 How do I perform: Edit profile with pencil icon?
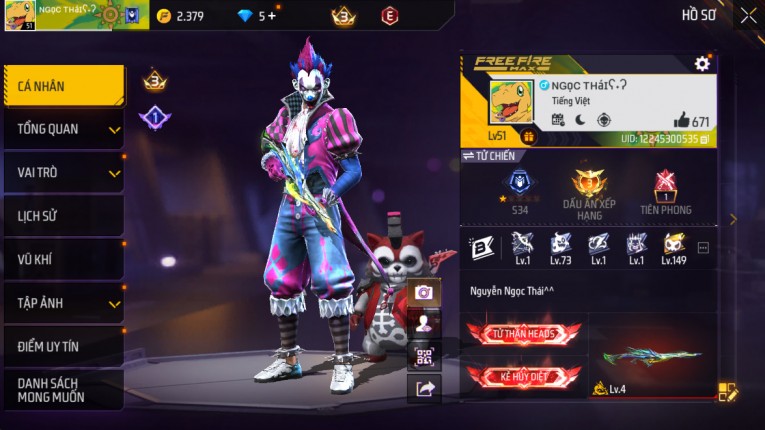point(727,392)
